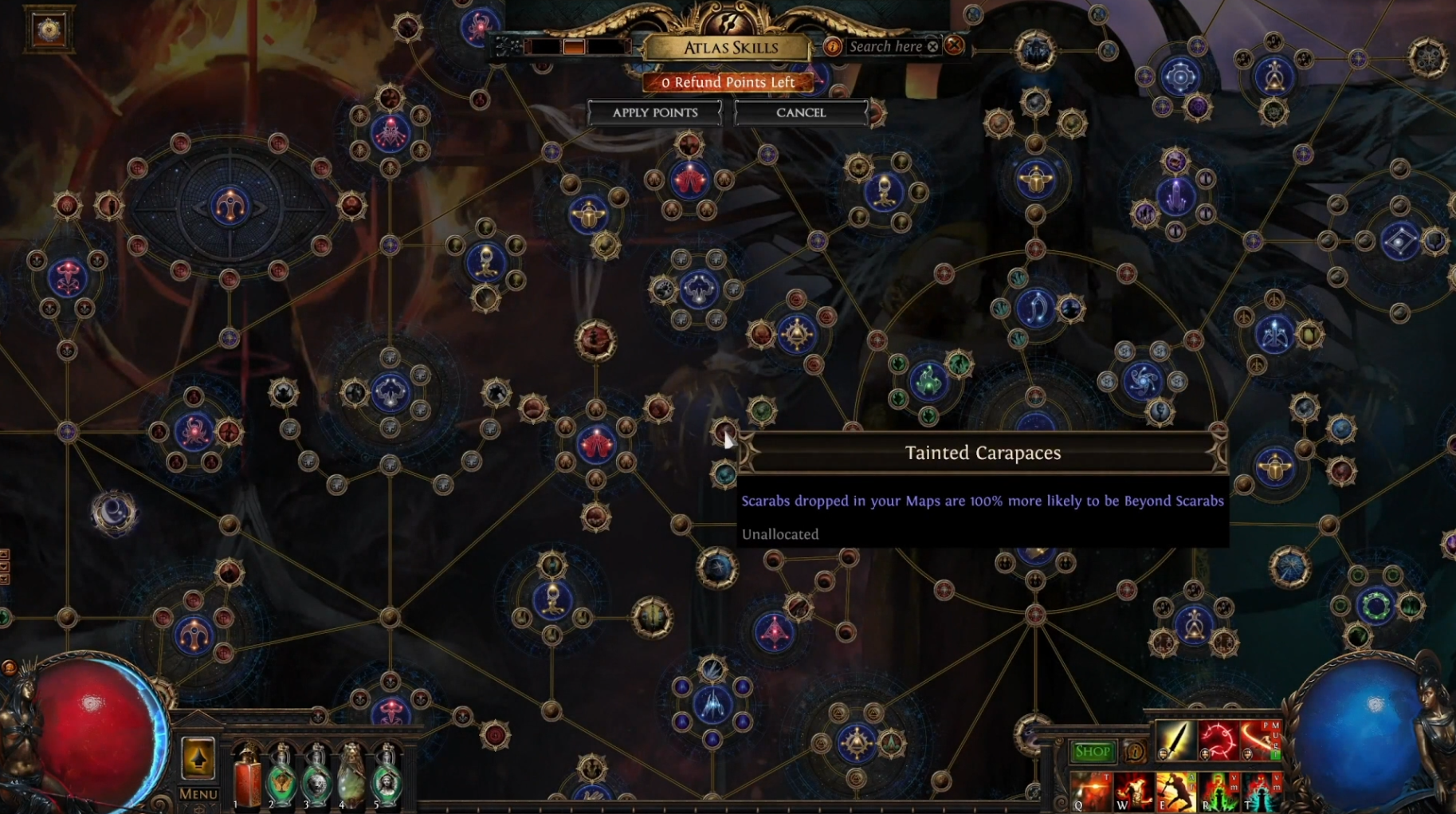1456x814 pixels.
Task: Select the orange atlas tree slot tab
Action: pos(574,47)
